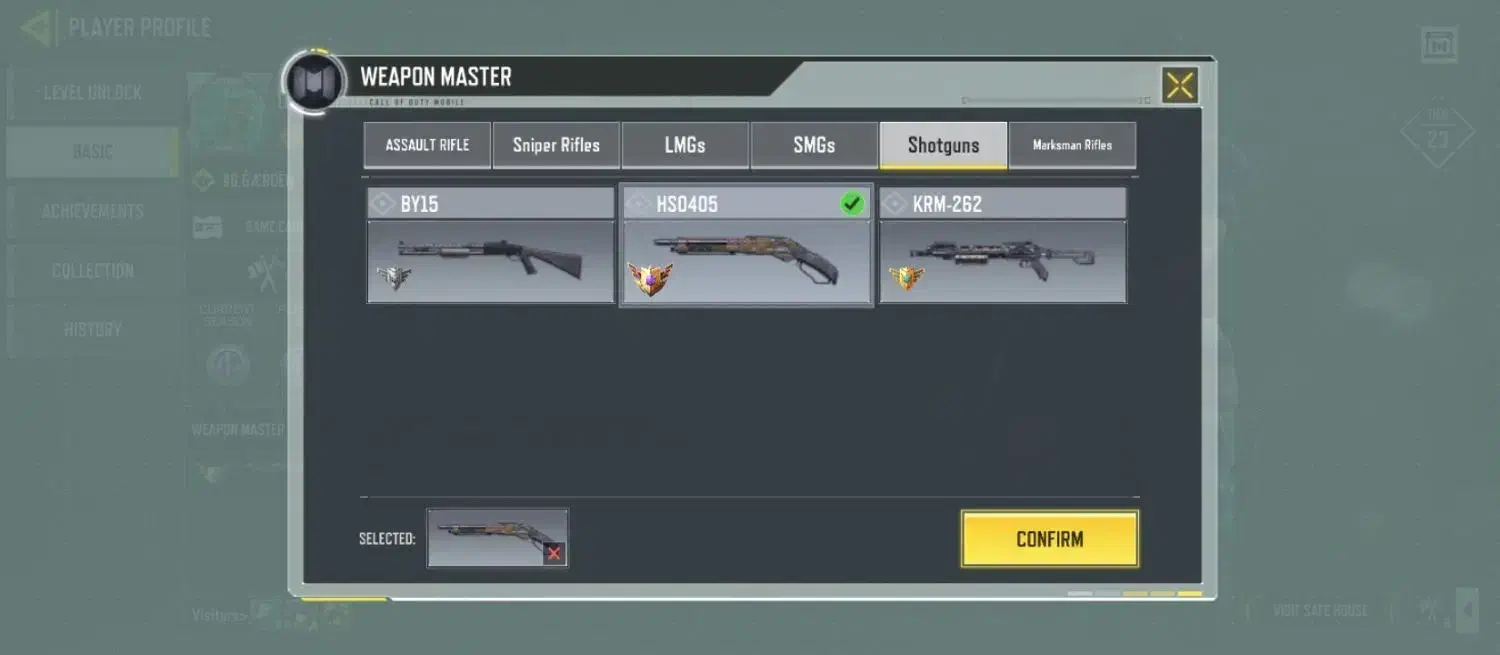
Task: Show the LMGs category
Action: pos(685,145)
